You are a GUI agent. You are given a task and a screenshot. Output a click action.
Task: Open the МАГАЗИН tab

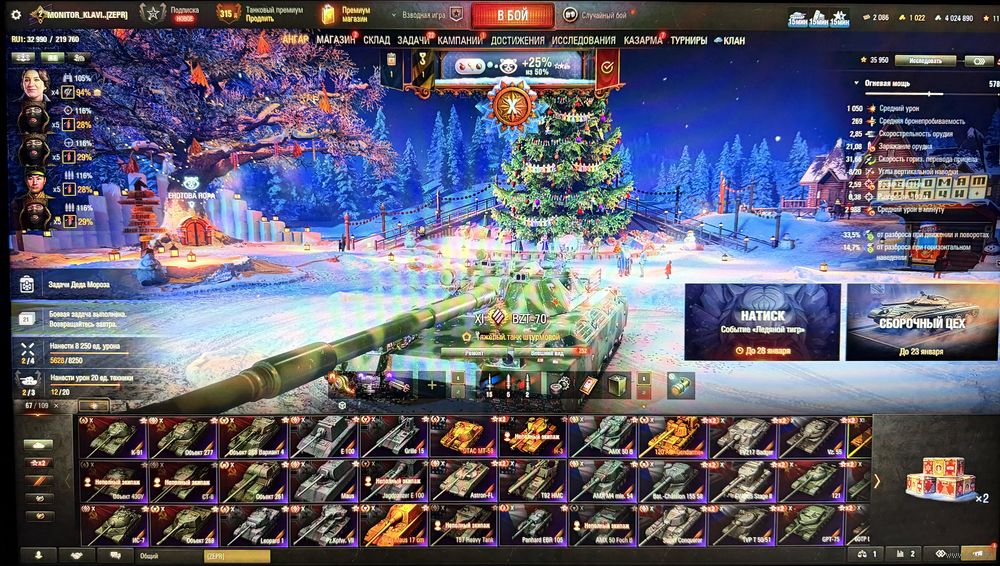pos(336,41)
